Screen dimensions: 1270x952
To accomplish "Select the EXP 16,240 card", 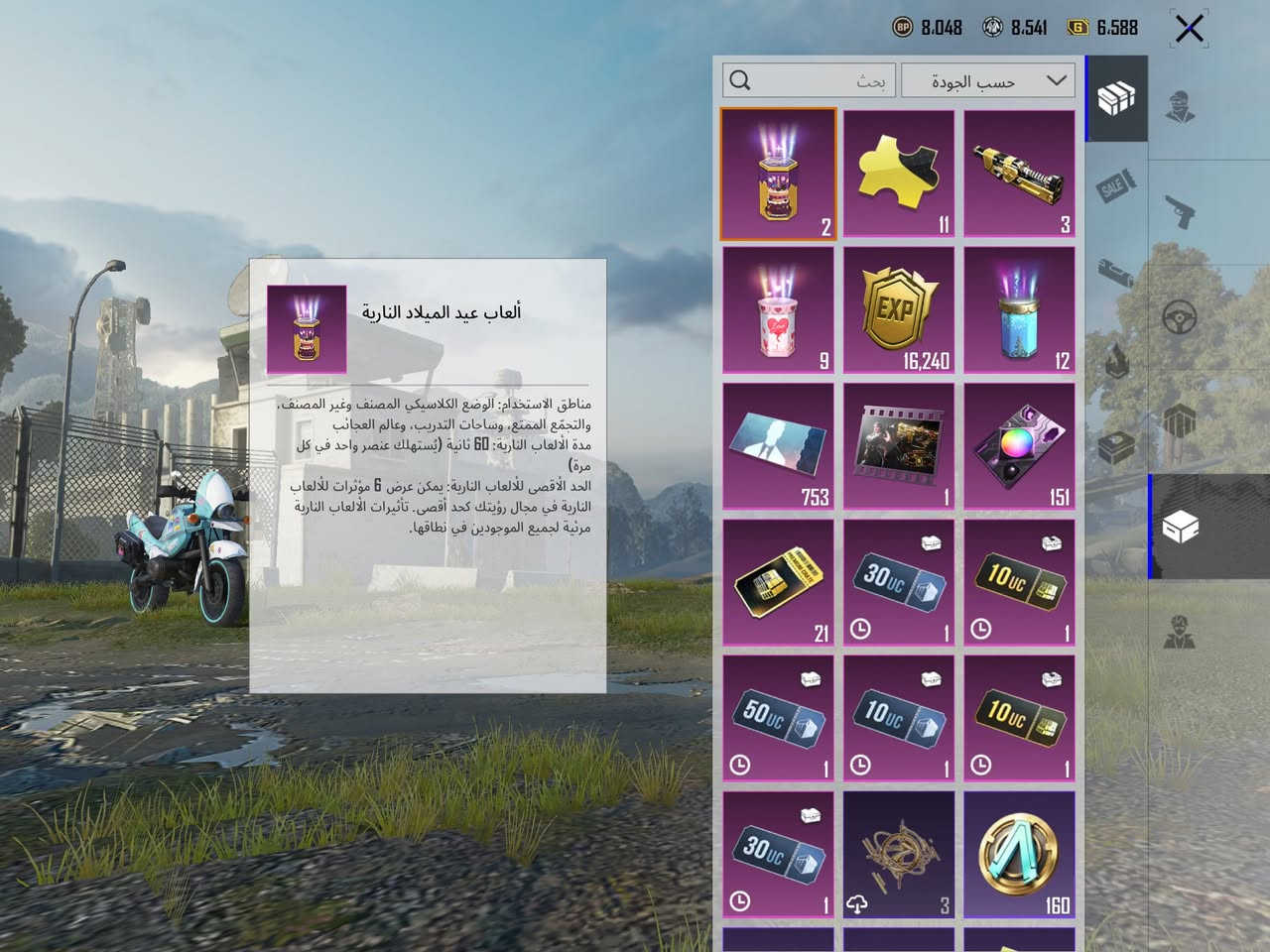I will [899, 308].
